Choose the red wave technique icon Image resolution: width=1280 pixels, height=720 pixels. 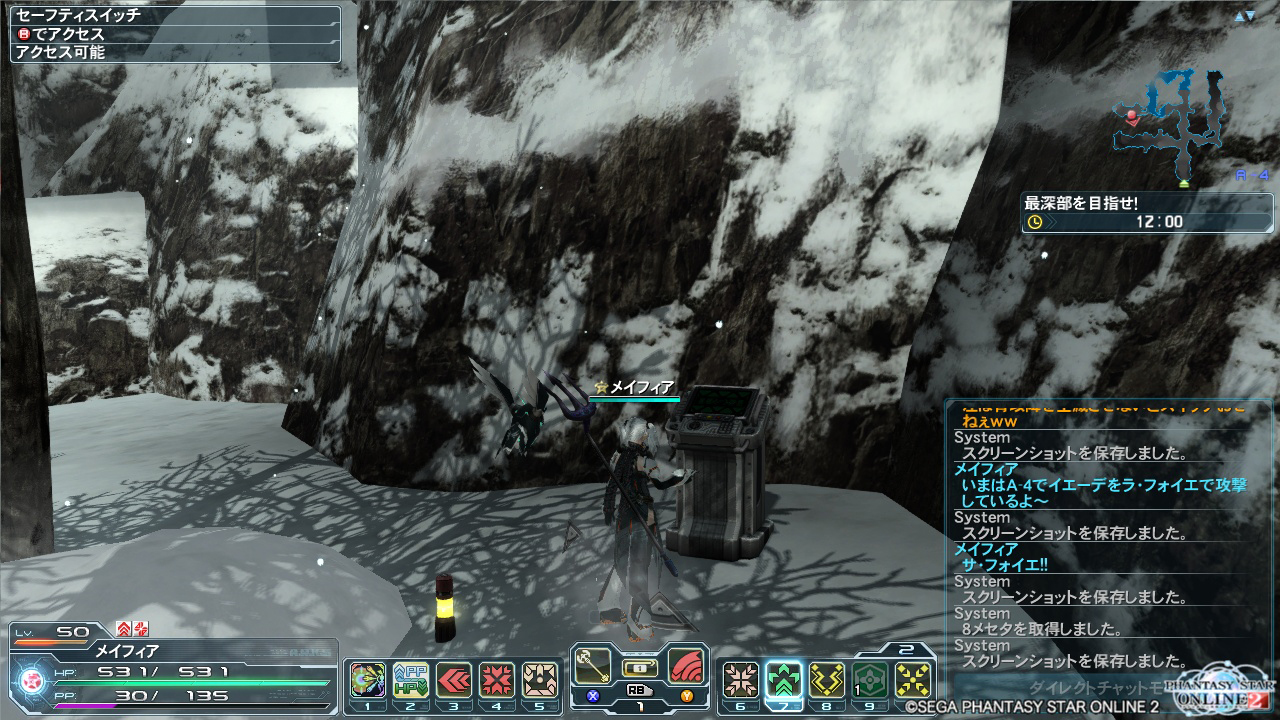pos(685,666)
